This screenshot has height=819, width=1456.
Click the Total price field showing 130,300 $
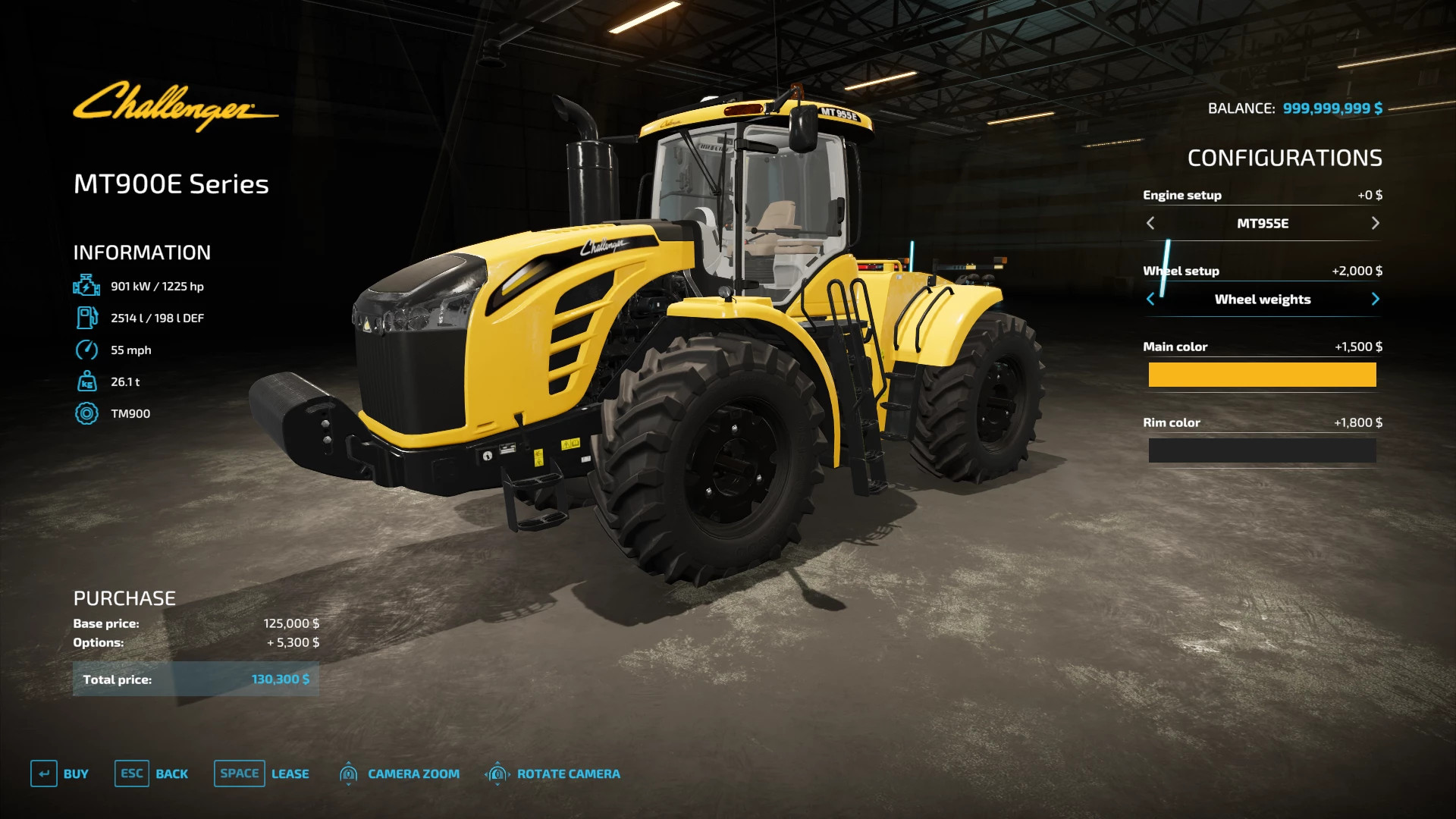(196, 679)
